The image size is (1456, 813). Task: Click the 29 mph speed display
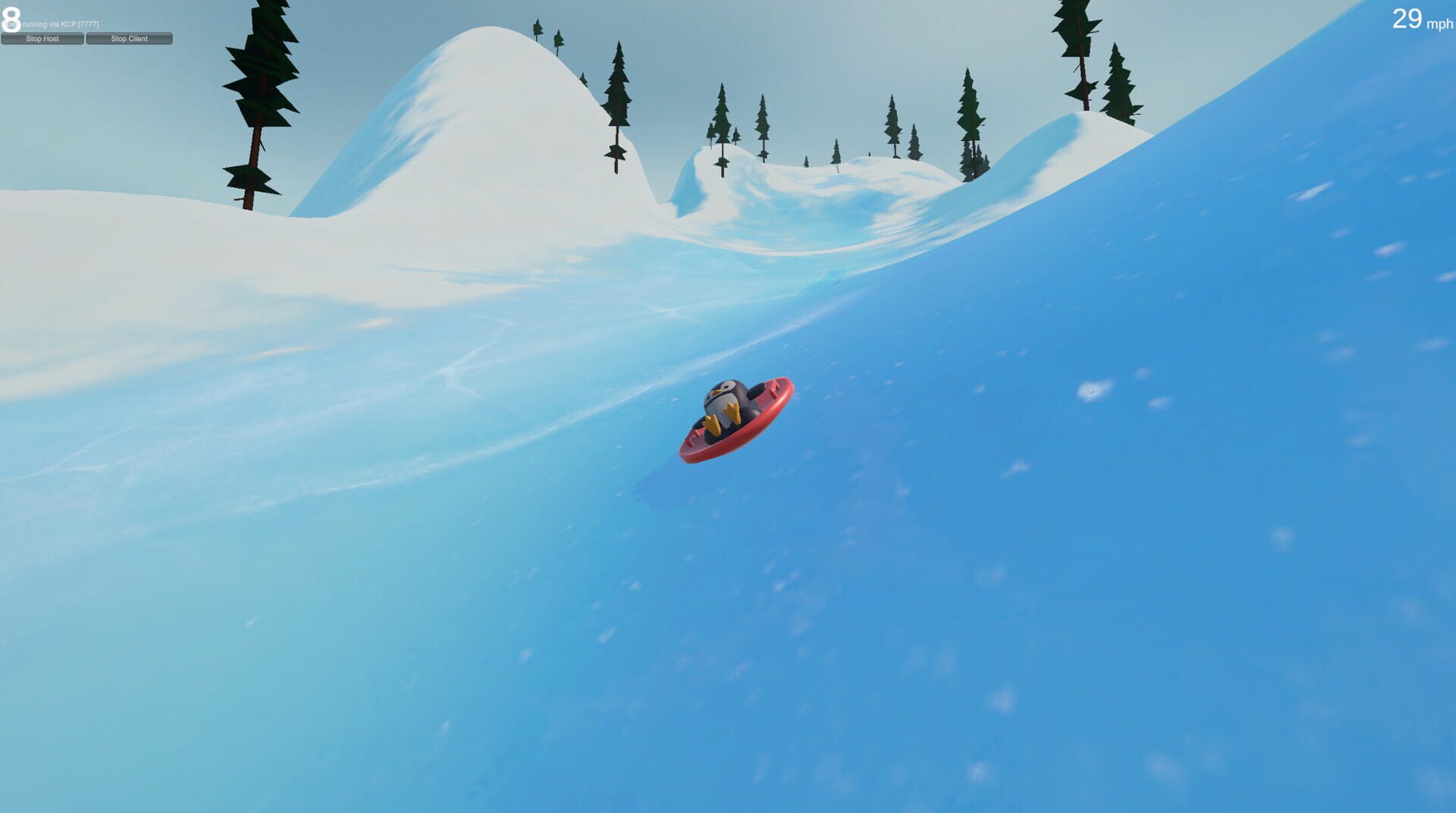[x=1407, y=19]
